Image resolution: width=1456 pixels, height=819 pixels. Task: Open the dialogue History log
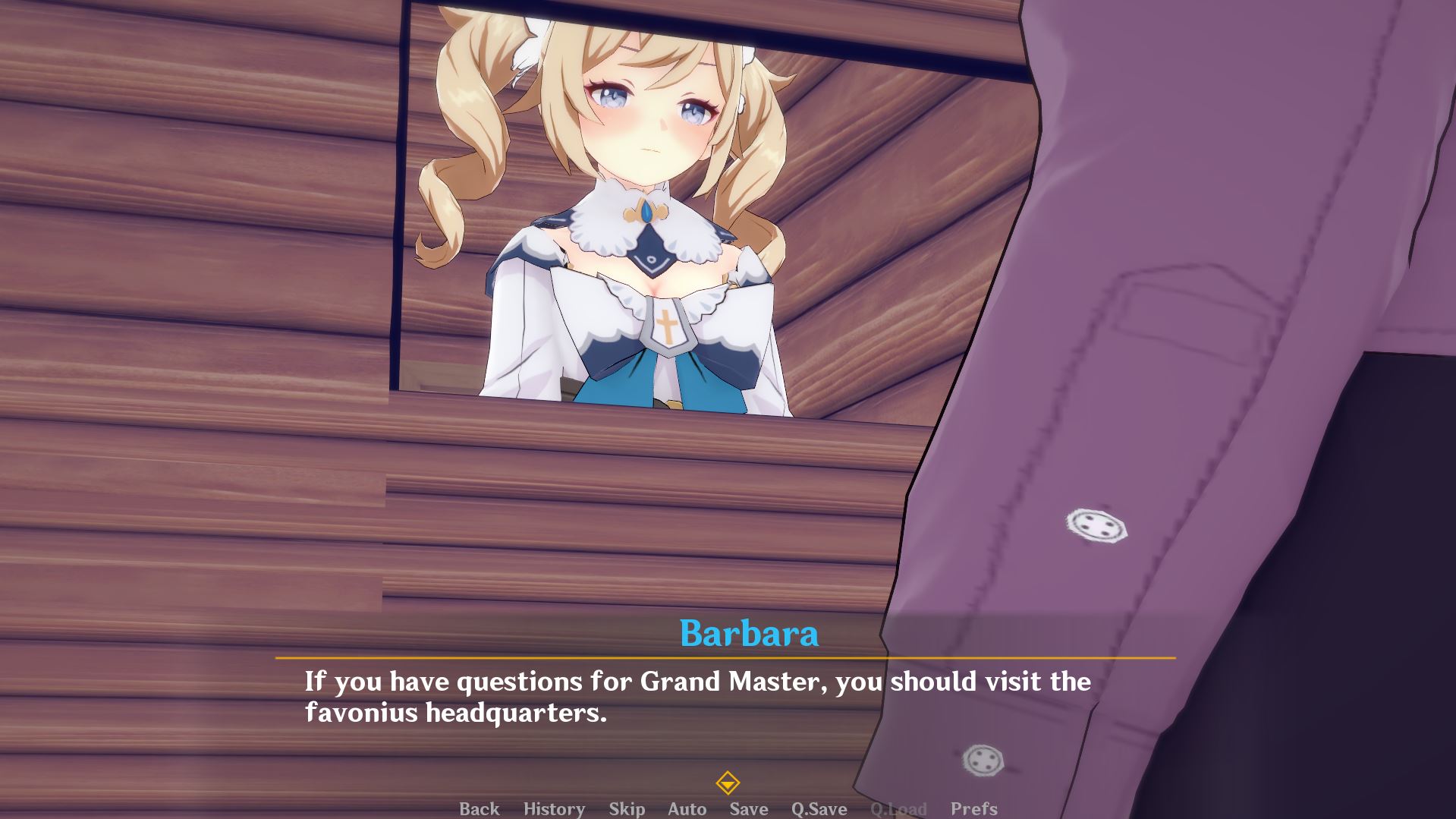pyautogui.click(x=554, y=808)
